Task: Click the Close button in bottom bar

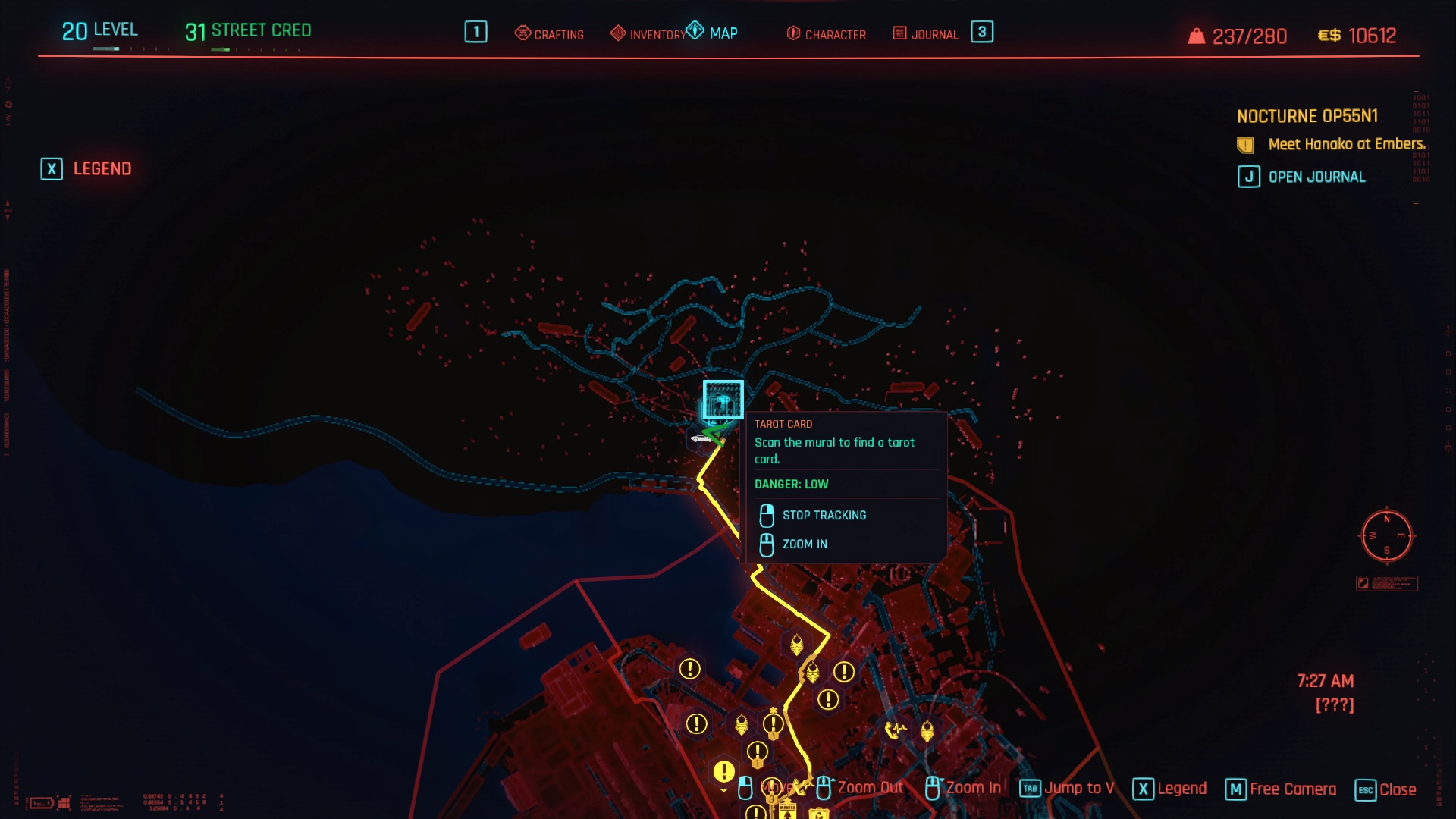Action: (x=1385, y=789)
